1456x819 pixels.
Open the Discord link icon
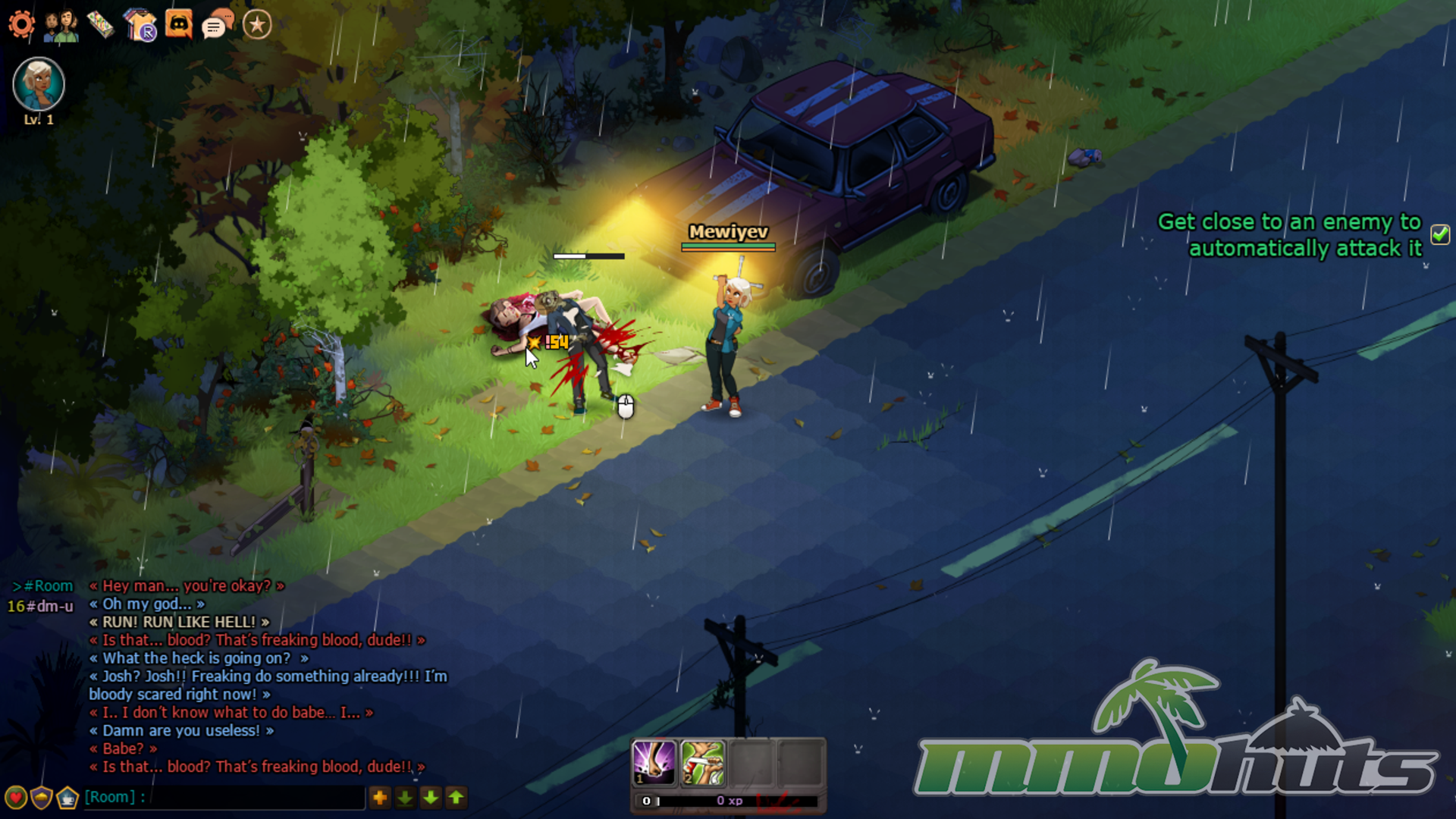179,25
